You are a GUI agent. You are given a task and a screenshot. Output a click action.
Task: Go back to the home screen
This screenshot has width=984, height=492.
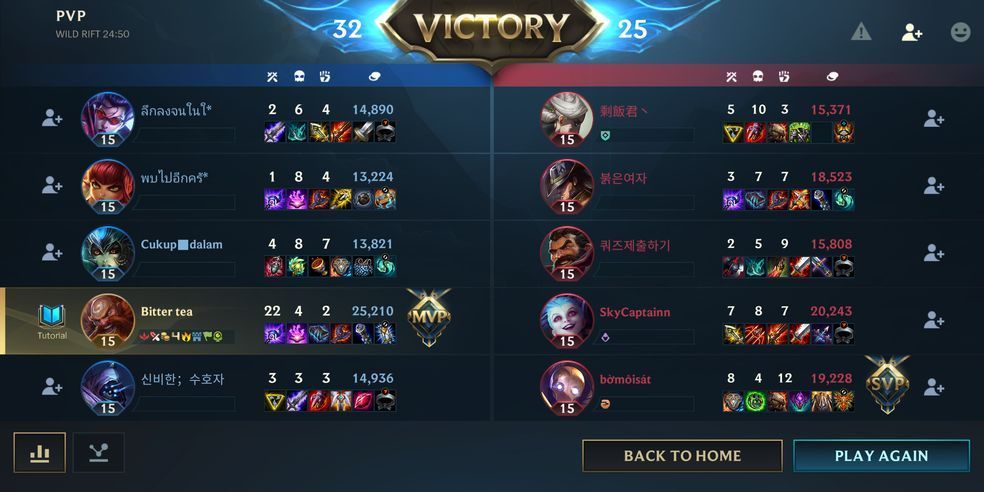tap(682, 455)
